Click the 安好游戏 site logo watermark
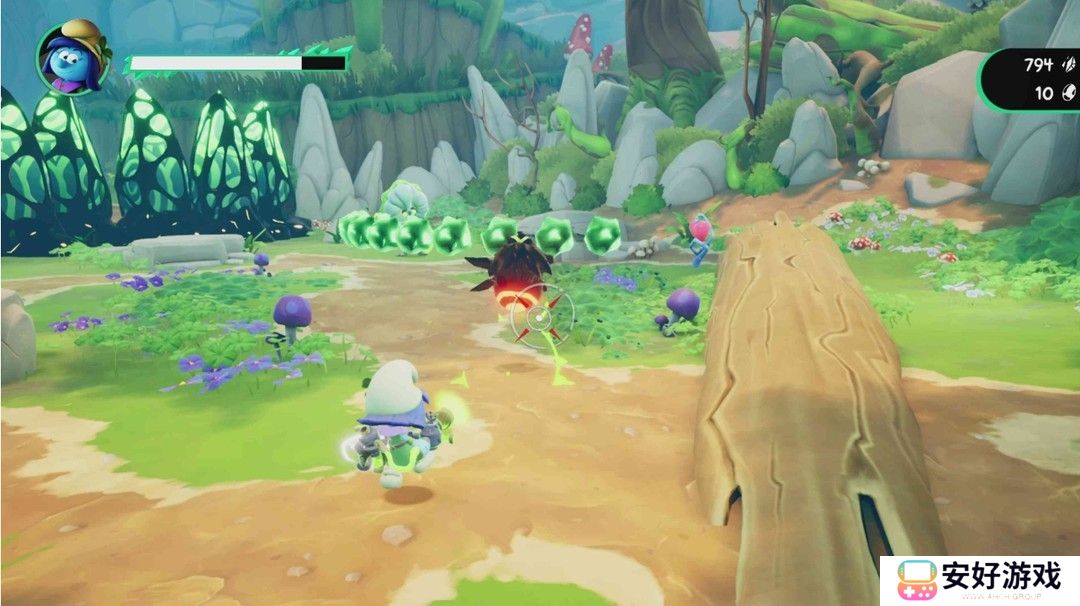1080x606 pixels. coord(980,580)
